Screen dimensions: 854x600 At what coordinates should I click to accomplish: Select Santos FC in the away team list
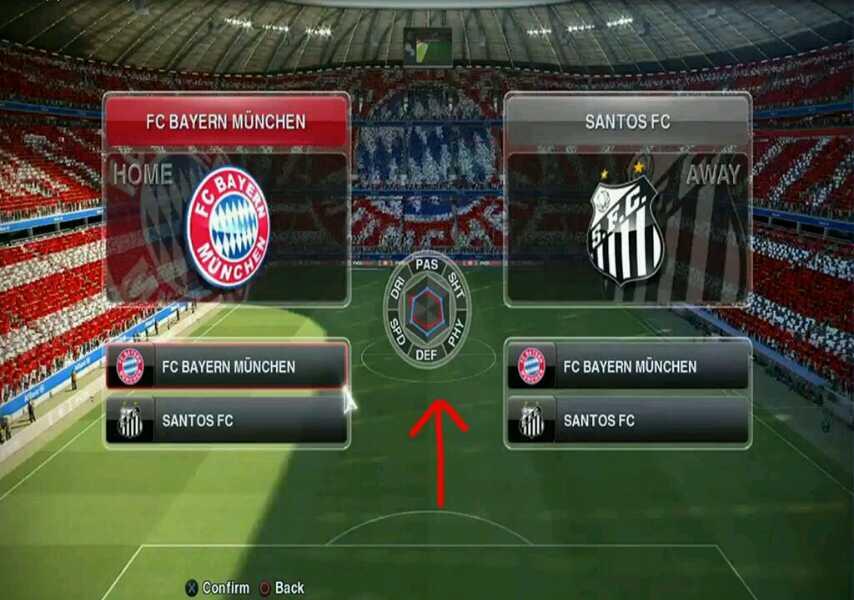pyautogui.click(x=629, y=421)
